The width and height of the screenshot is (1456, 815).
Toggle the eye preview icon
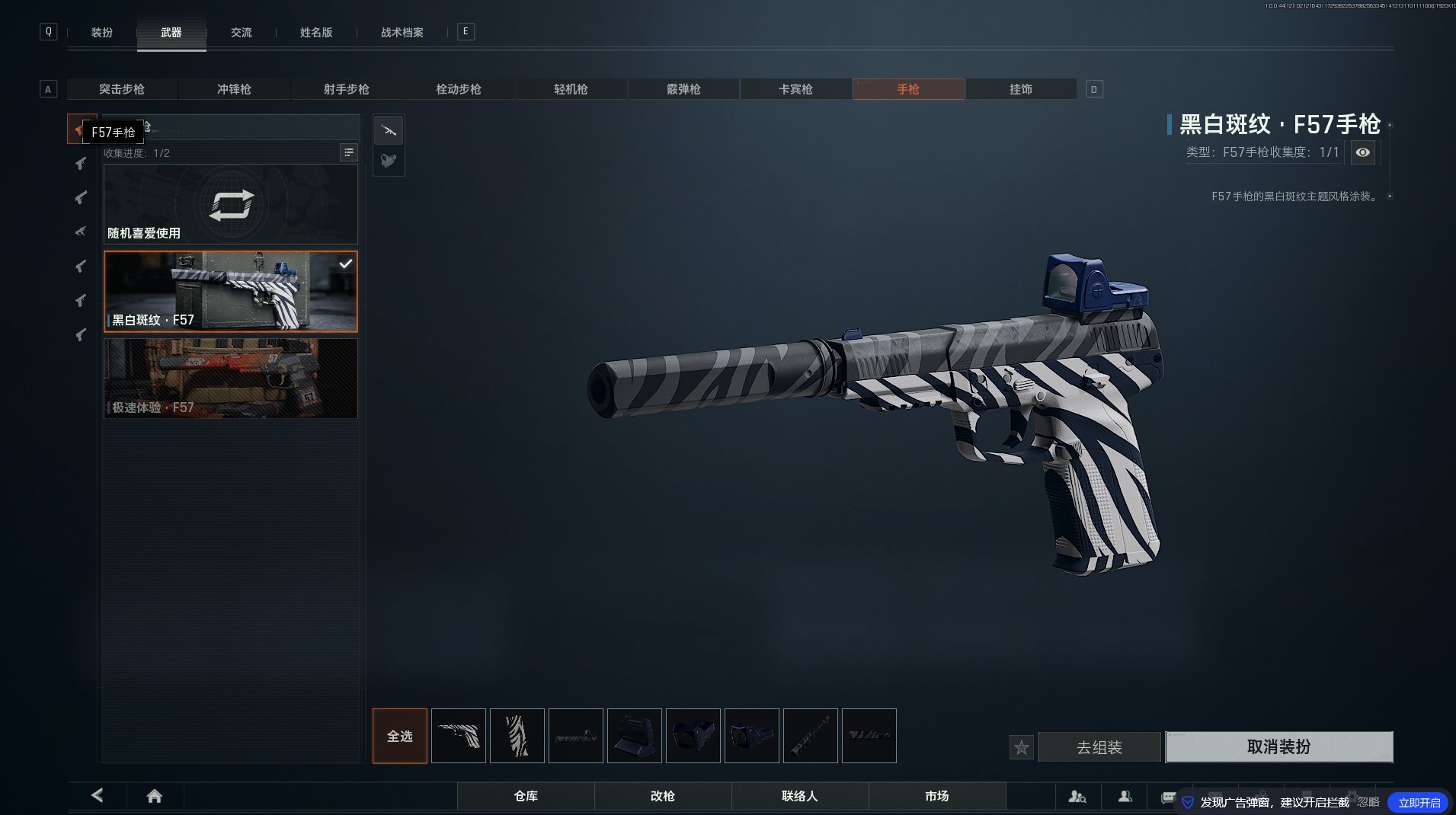click(1362, 152)
